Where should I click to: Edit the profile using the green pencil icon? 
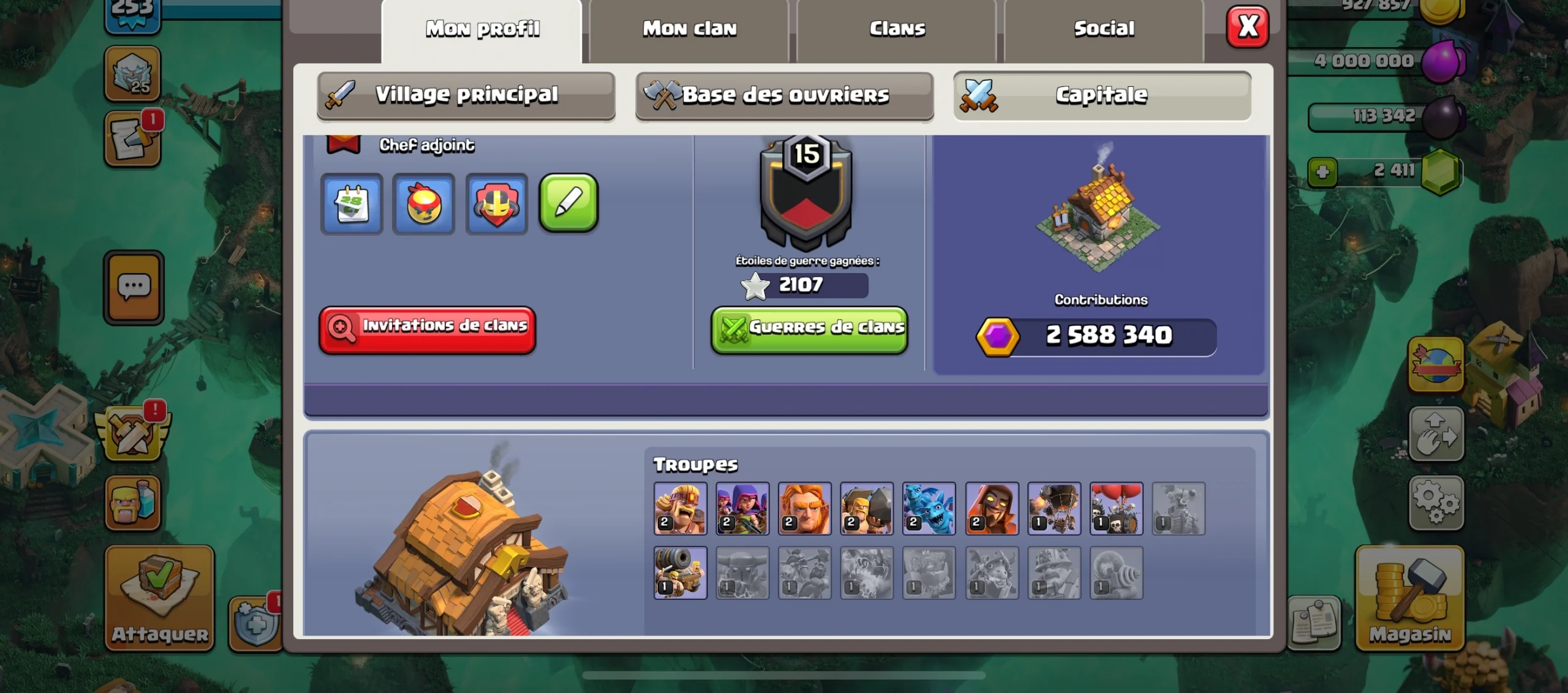[568, 204]
